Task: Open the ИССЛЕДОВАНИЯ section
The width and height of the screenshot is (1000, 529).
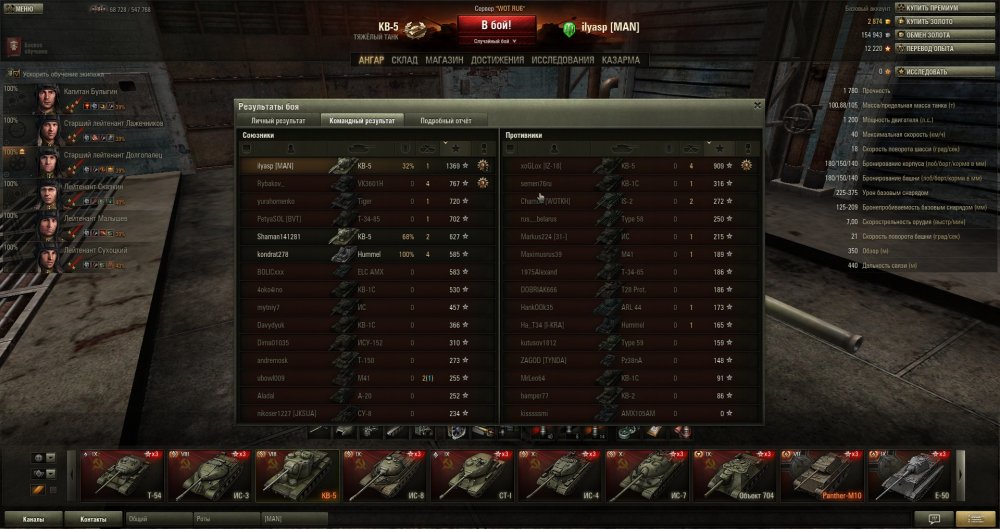Action: coord(563,60)
